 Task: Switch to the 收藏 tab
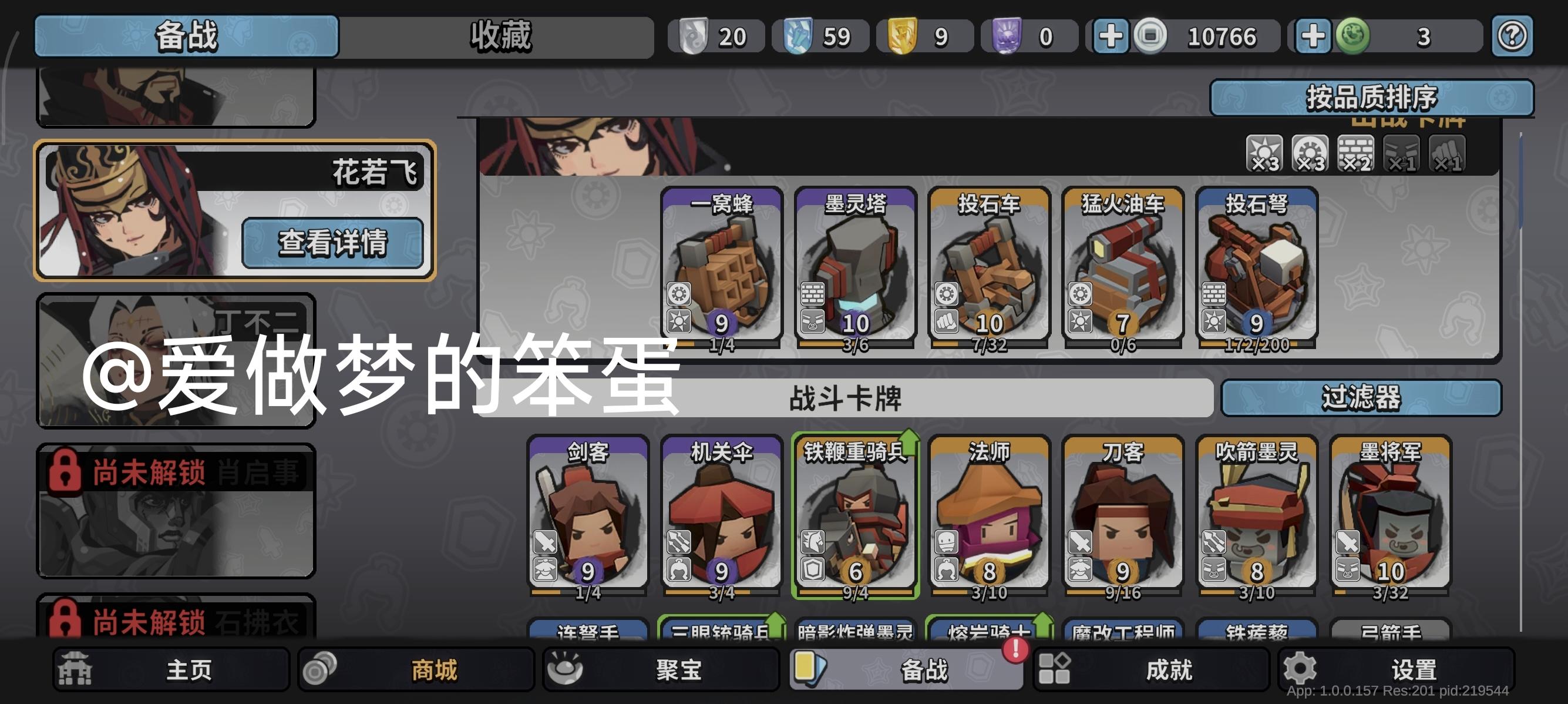(499, 36)
